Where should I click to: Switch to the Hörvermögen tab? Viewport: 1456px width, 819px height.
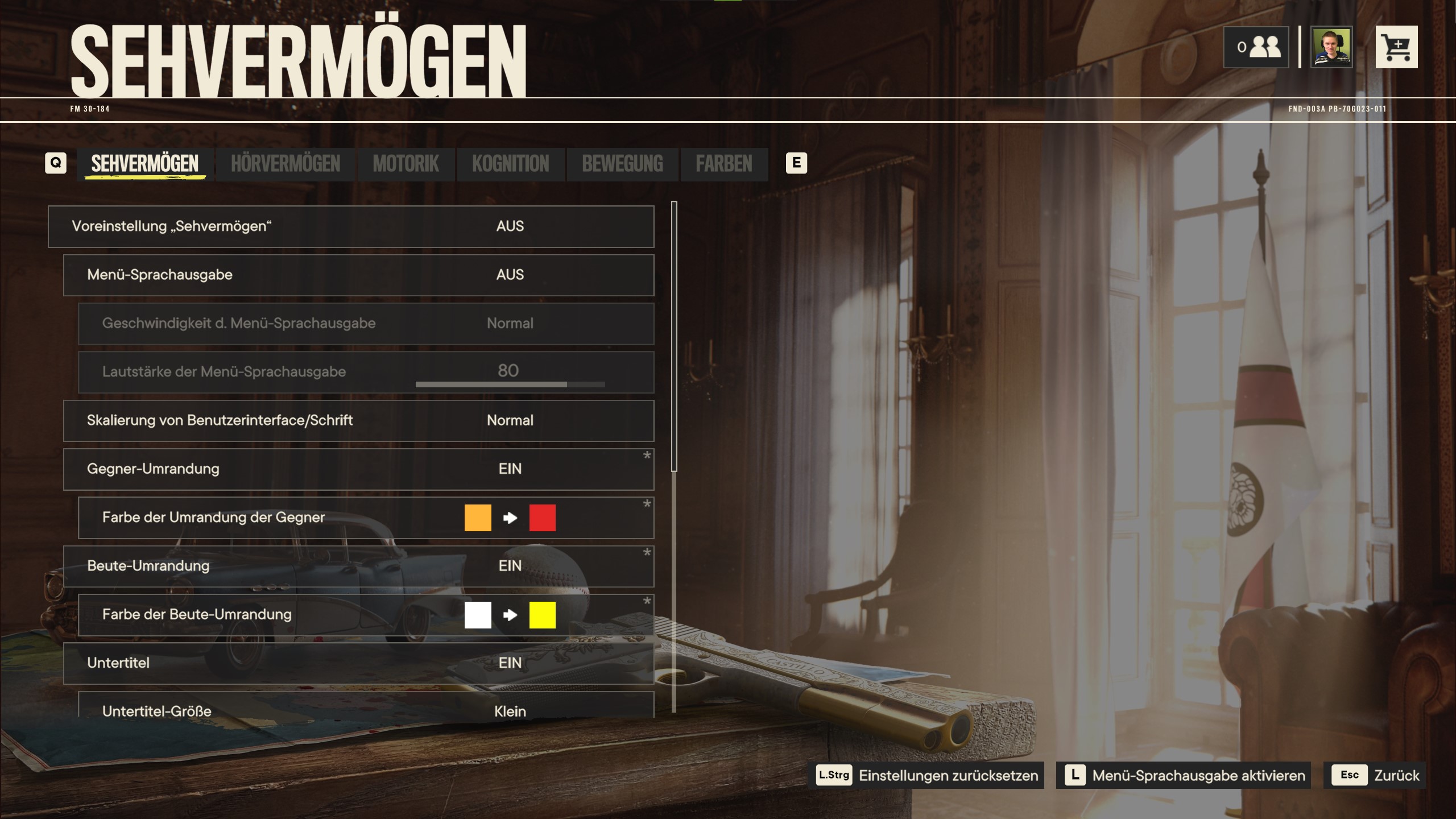286,164
